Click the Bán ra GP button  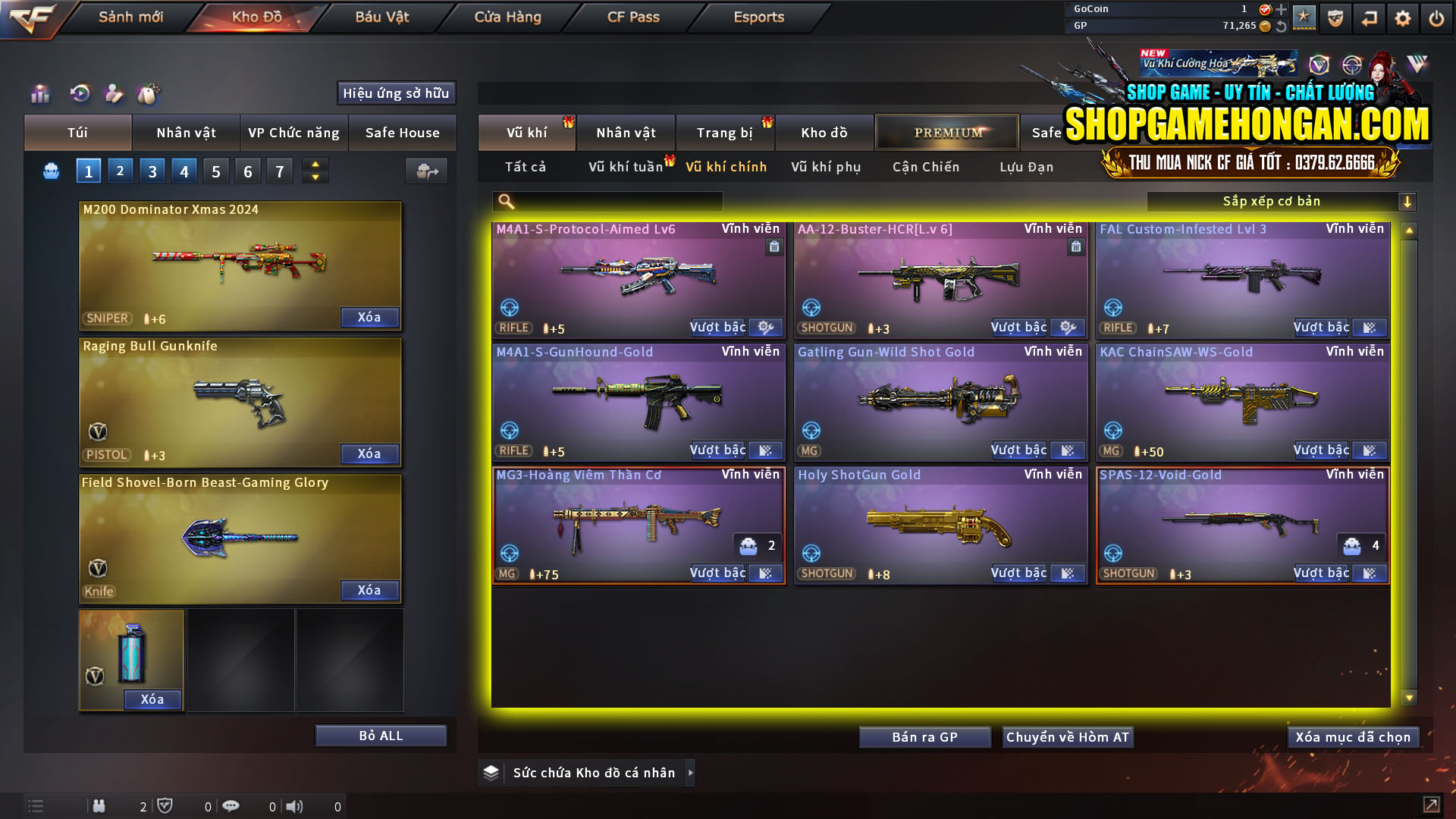[x=924, y=736]
